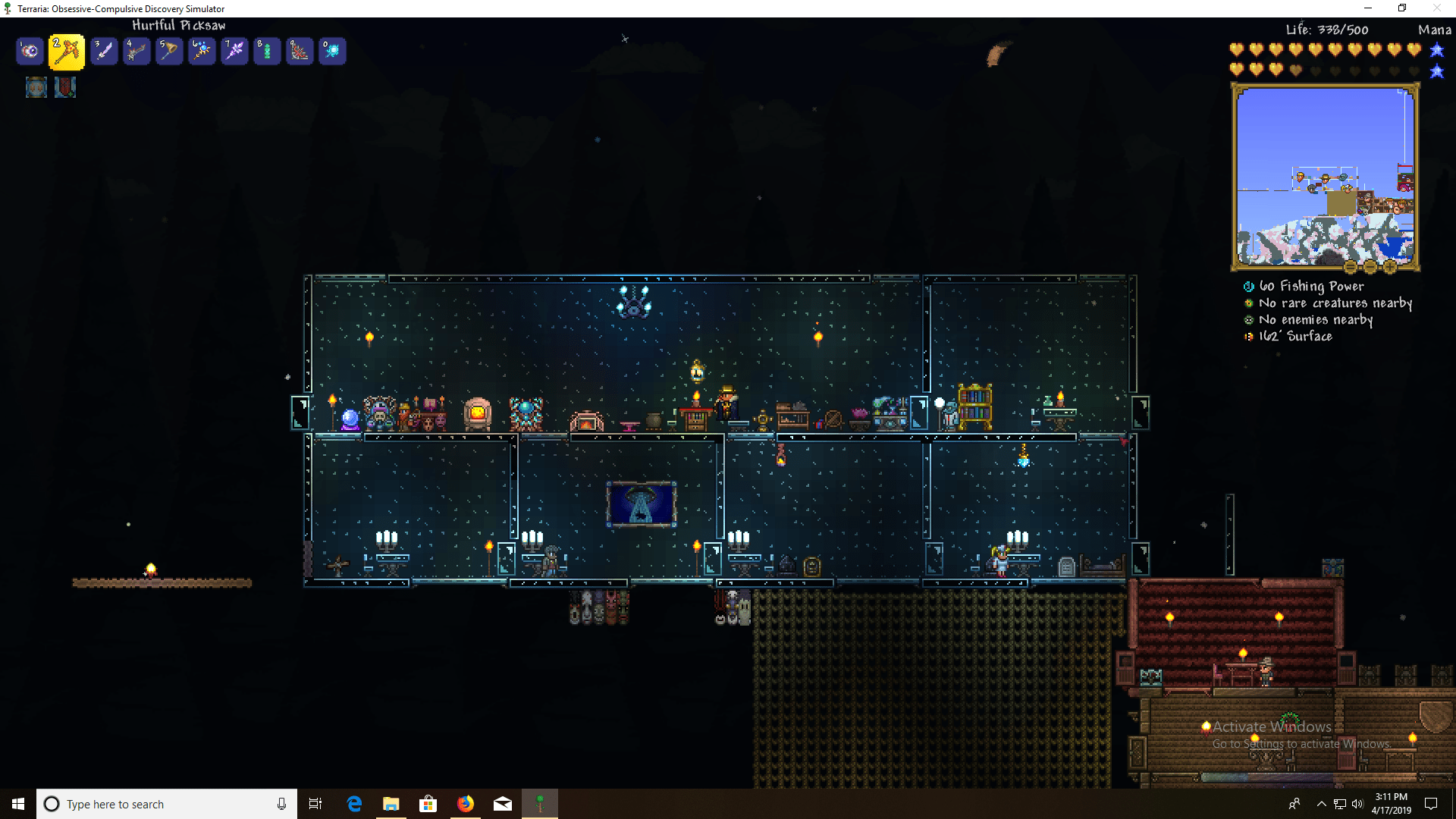The height and width of the screenshot is (819, 1456).
Task: Select the grappling hook in hotbar slot 0
Action: (332, 51)
